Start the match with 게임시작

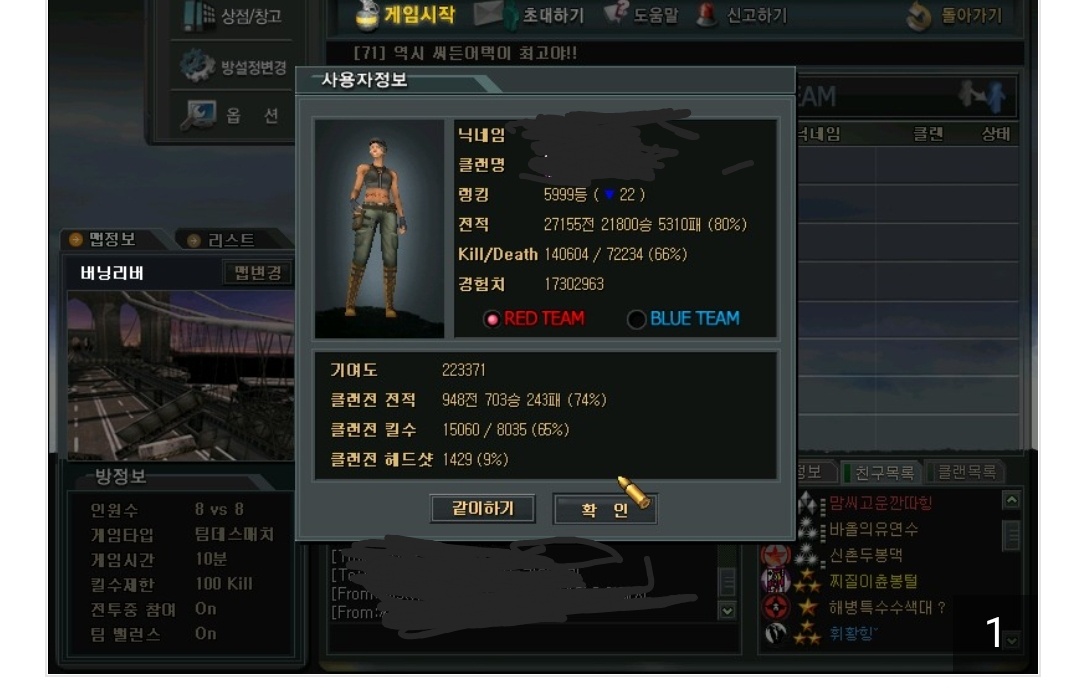pyautogui.click(x=407, y=14)
